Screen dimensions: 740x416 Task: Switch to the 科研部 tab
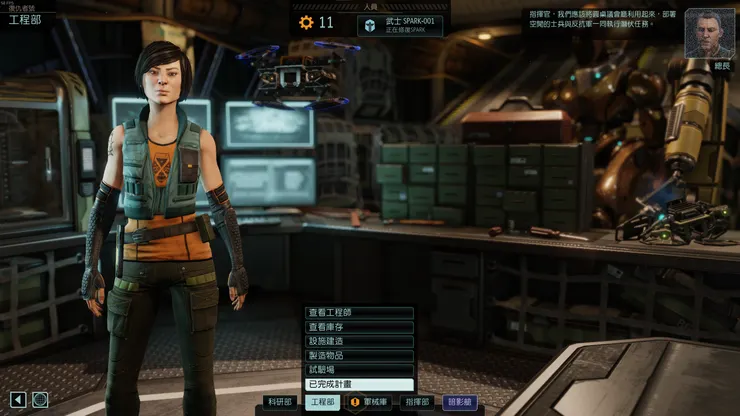click(282, 402)
